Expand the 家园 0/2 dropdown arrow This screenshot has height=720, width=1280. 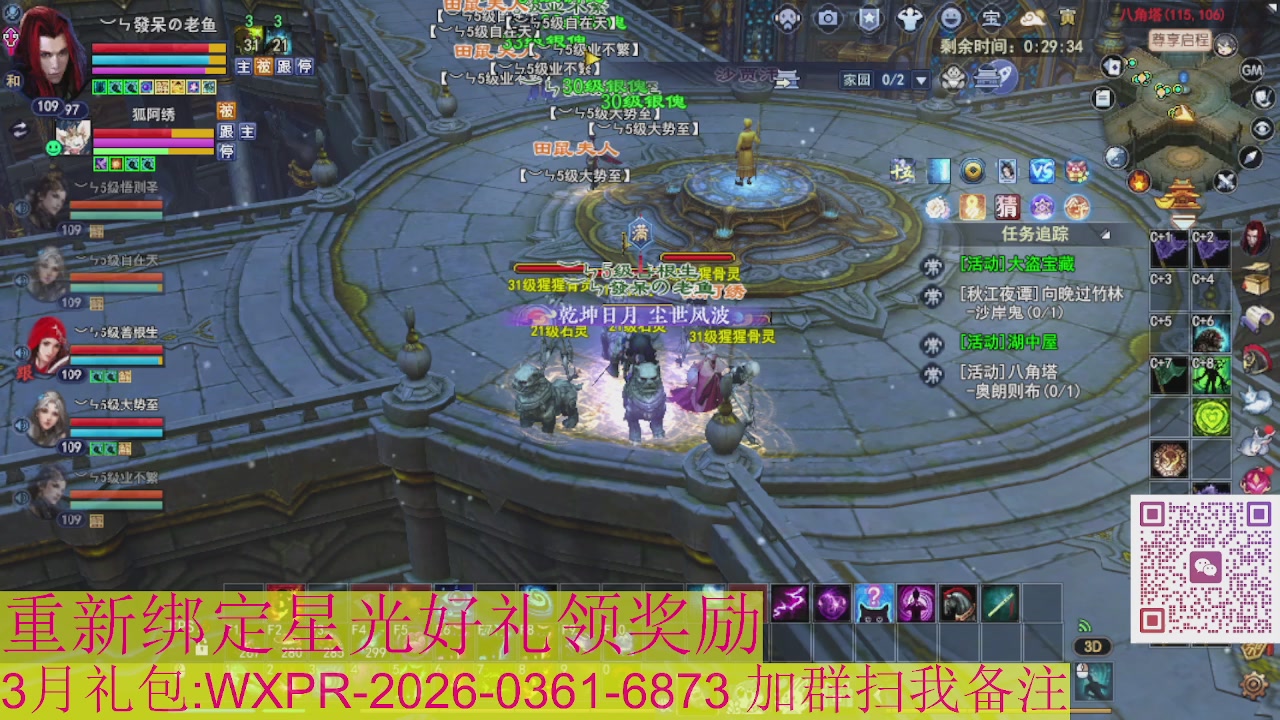921,80
